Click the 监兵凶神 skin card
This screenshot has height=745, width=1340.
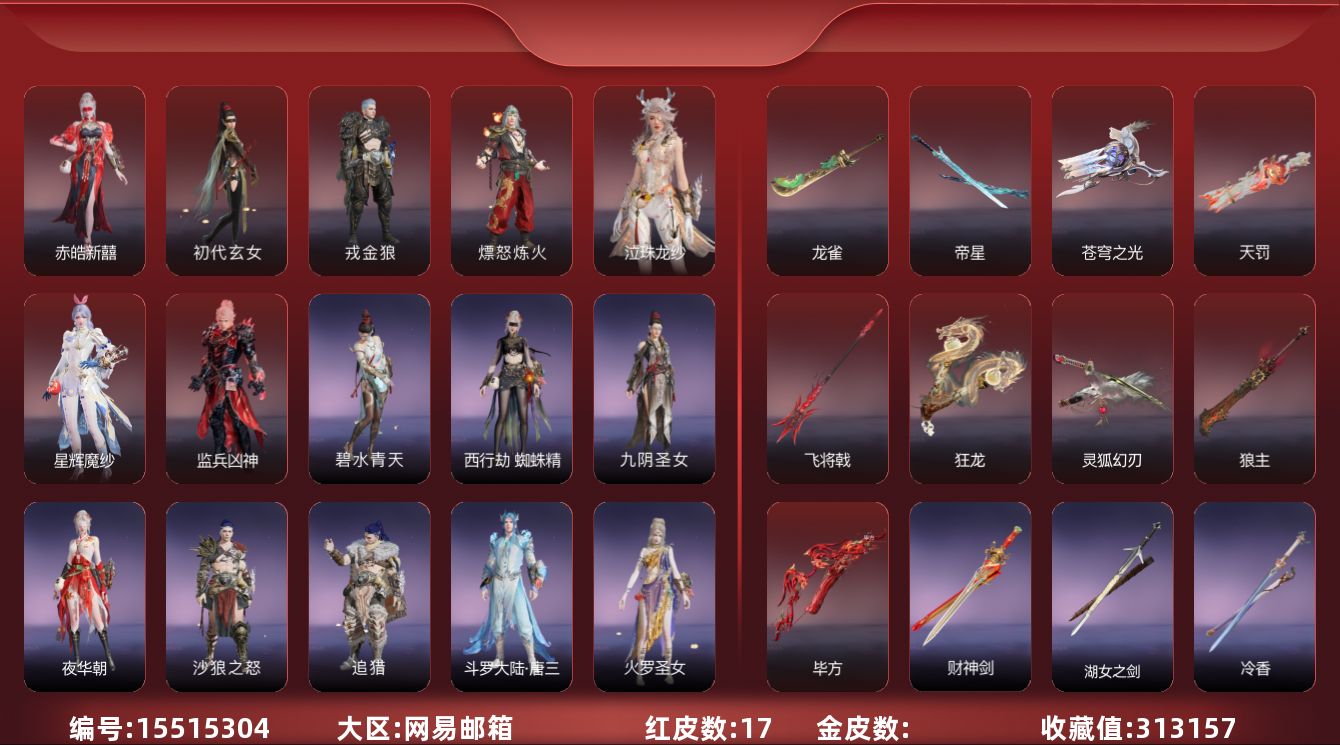tap(227, 388)
